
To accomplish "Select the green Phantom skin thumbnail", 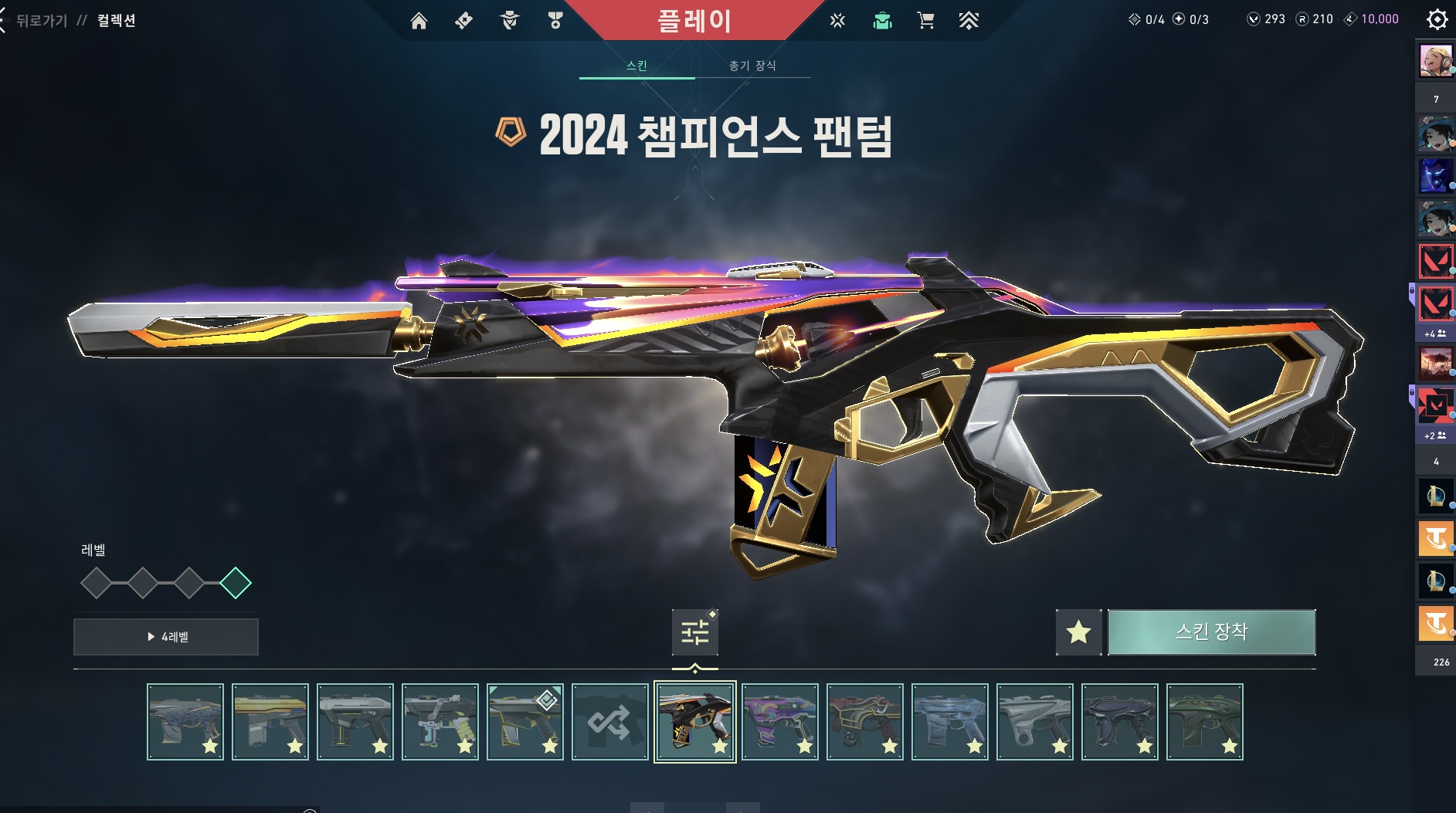I will point(1204,722).
